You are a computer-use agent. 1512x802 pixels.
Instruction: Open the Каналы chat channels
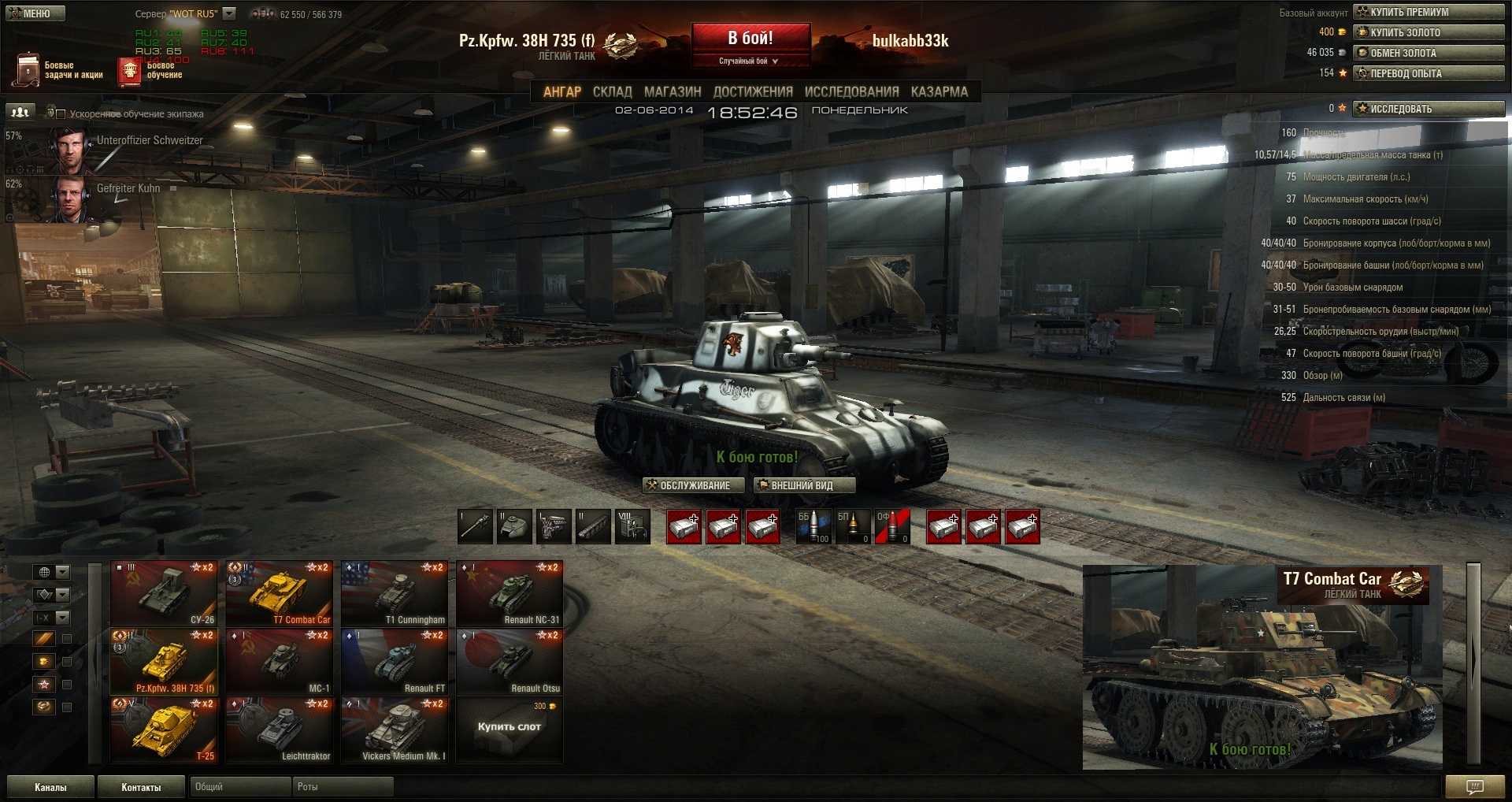click(x=50, y=787)
